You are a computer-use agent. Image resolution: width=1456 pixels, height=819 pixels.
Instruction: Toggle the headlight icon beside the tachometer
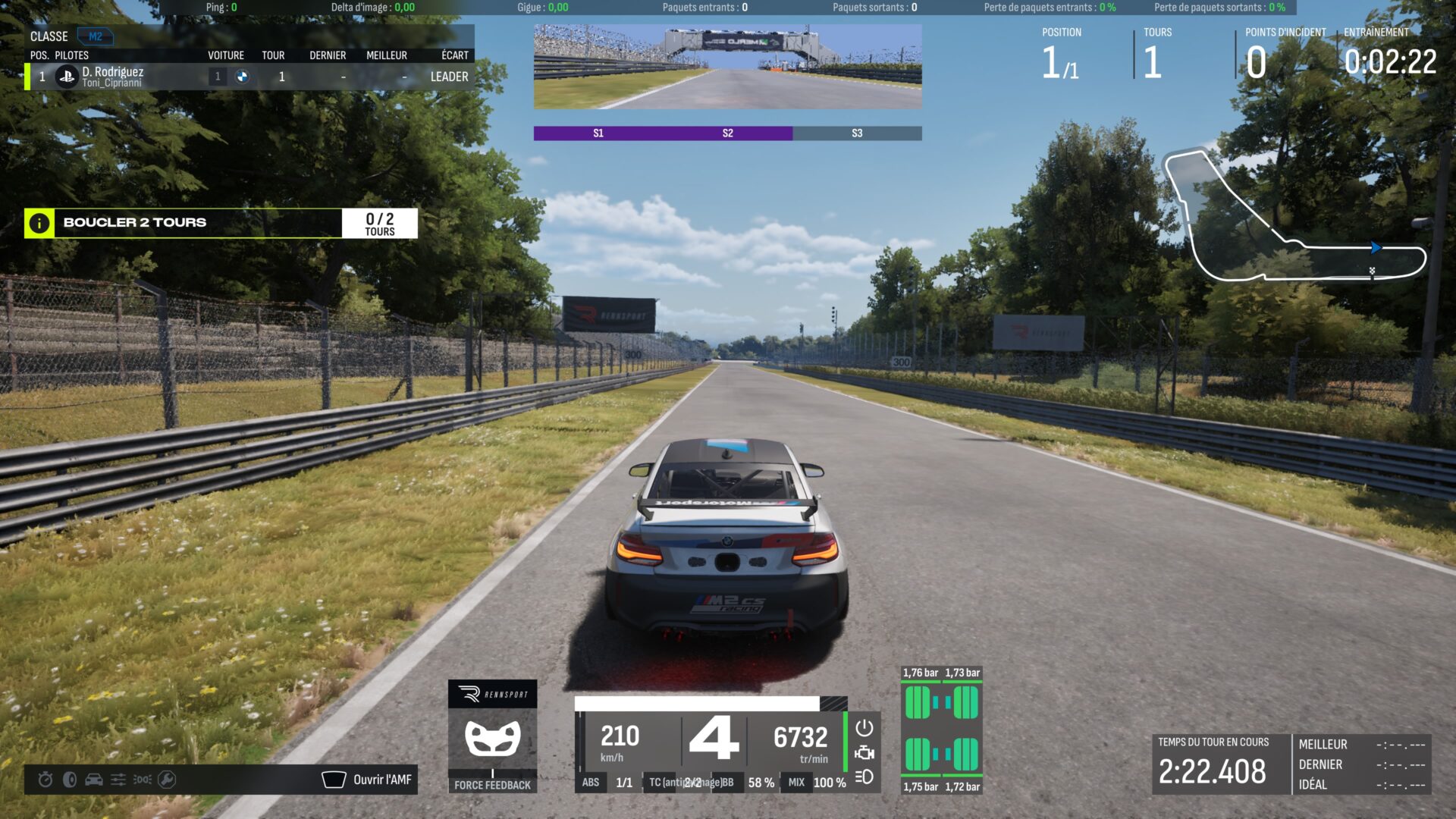point(864,777)
